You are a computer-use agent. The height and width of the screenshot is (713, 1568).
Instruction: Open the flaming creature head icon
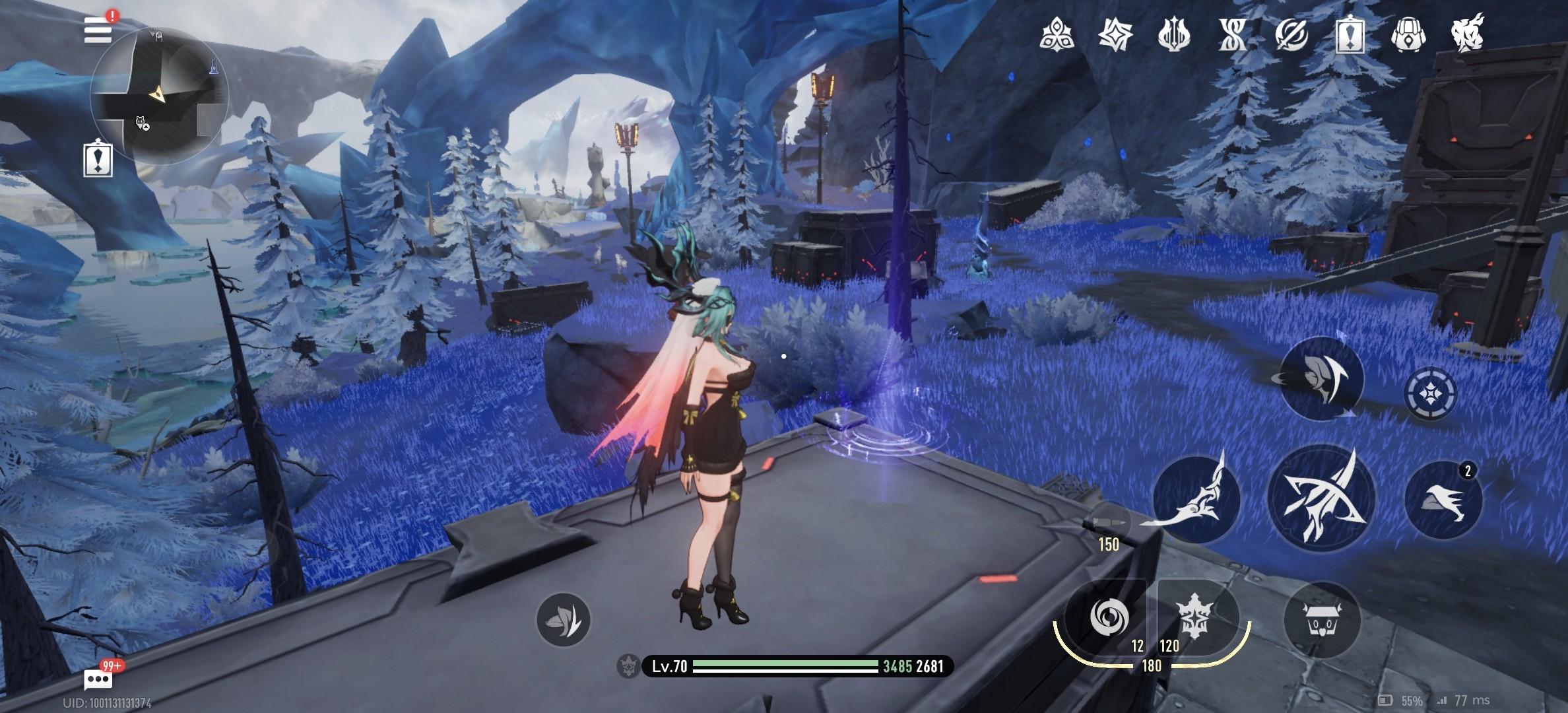[x=1468, y=32]
